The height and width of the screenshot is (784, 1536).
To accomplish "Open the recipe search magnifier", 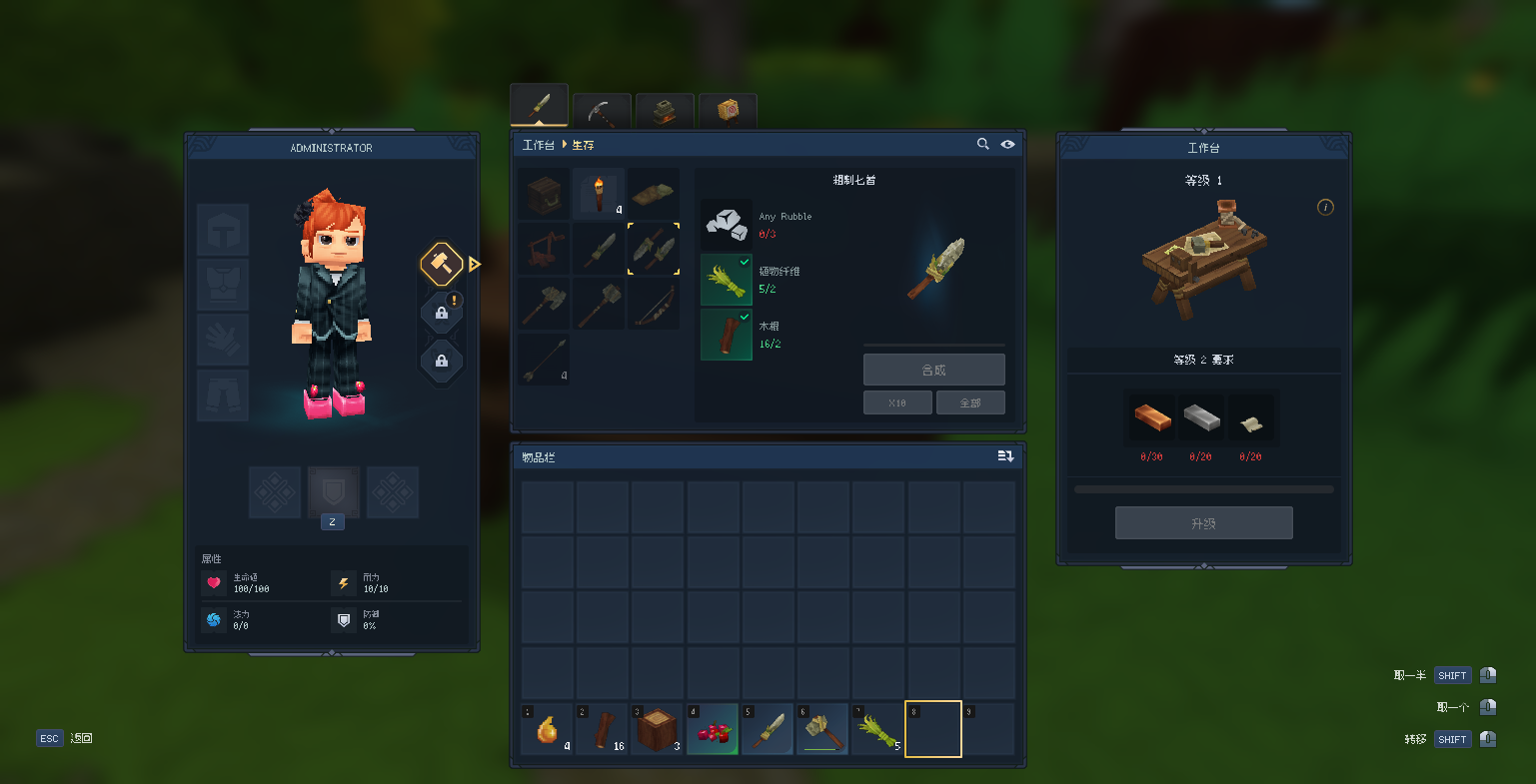I will 983,145.
